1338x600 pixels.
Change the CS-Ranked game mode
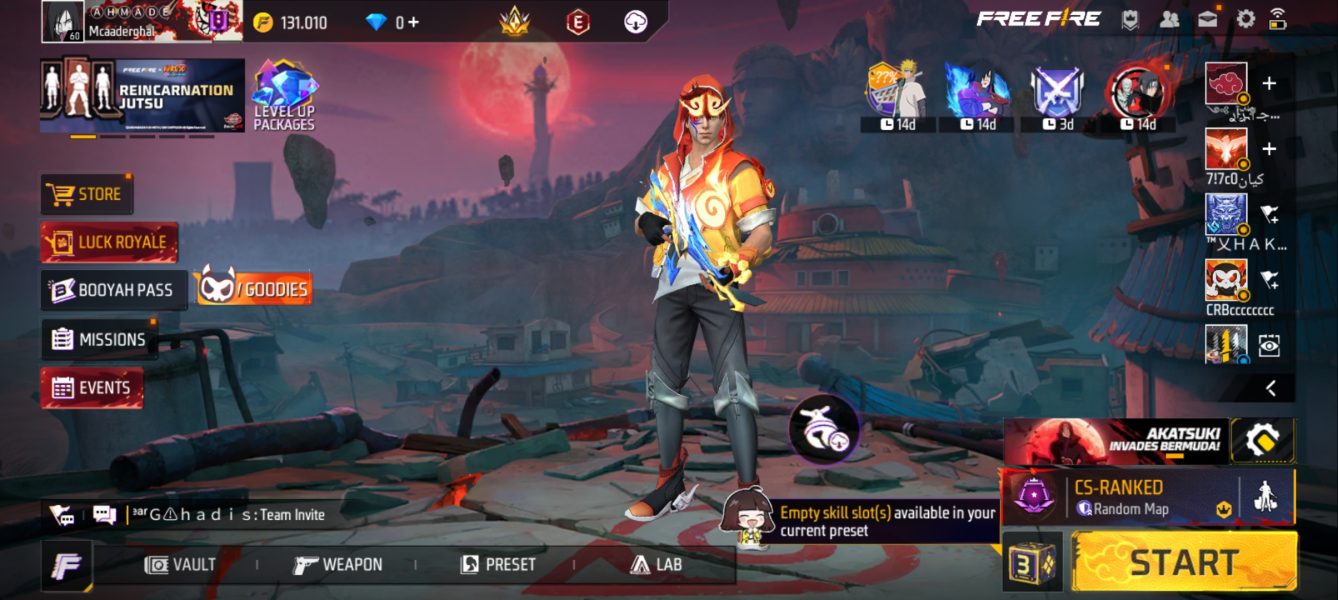tap(1118, 497)
